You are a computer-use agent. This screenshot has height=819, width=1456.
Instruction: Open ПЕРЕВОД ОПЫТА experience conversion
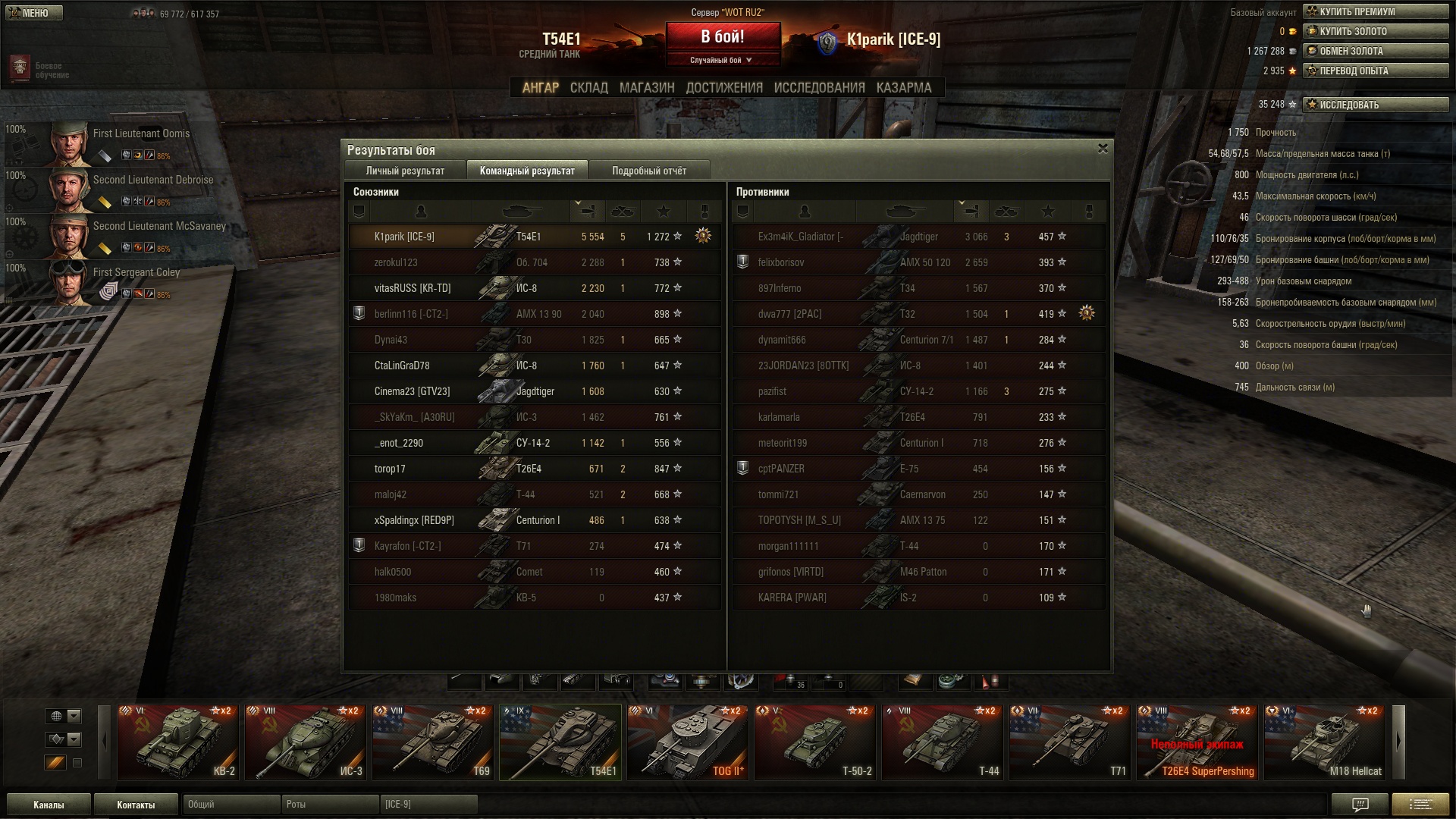point(1376,71)
